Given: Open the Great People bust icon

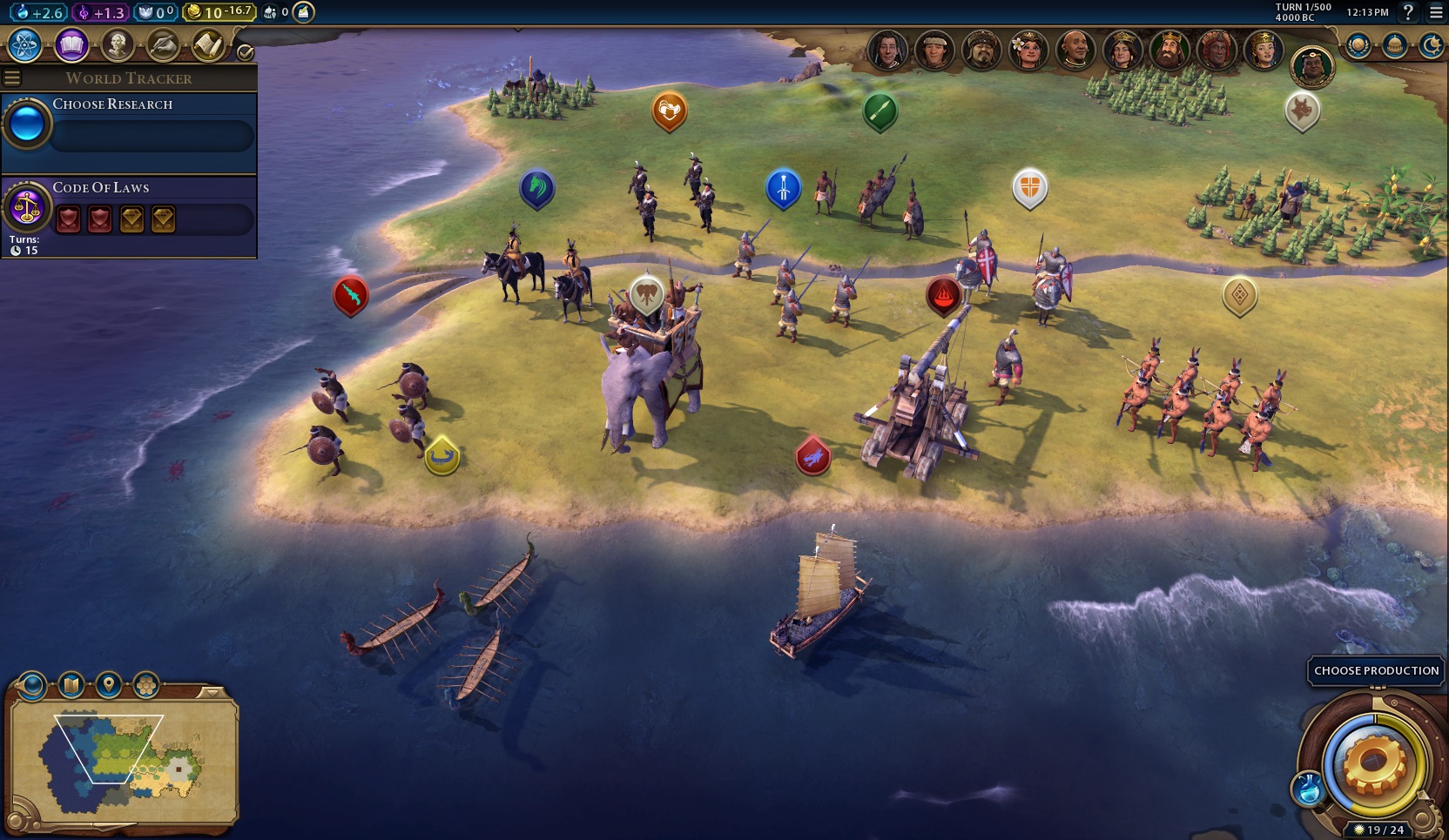Looking at the screenshot, I should tap(117, 44).
